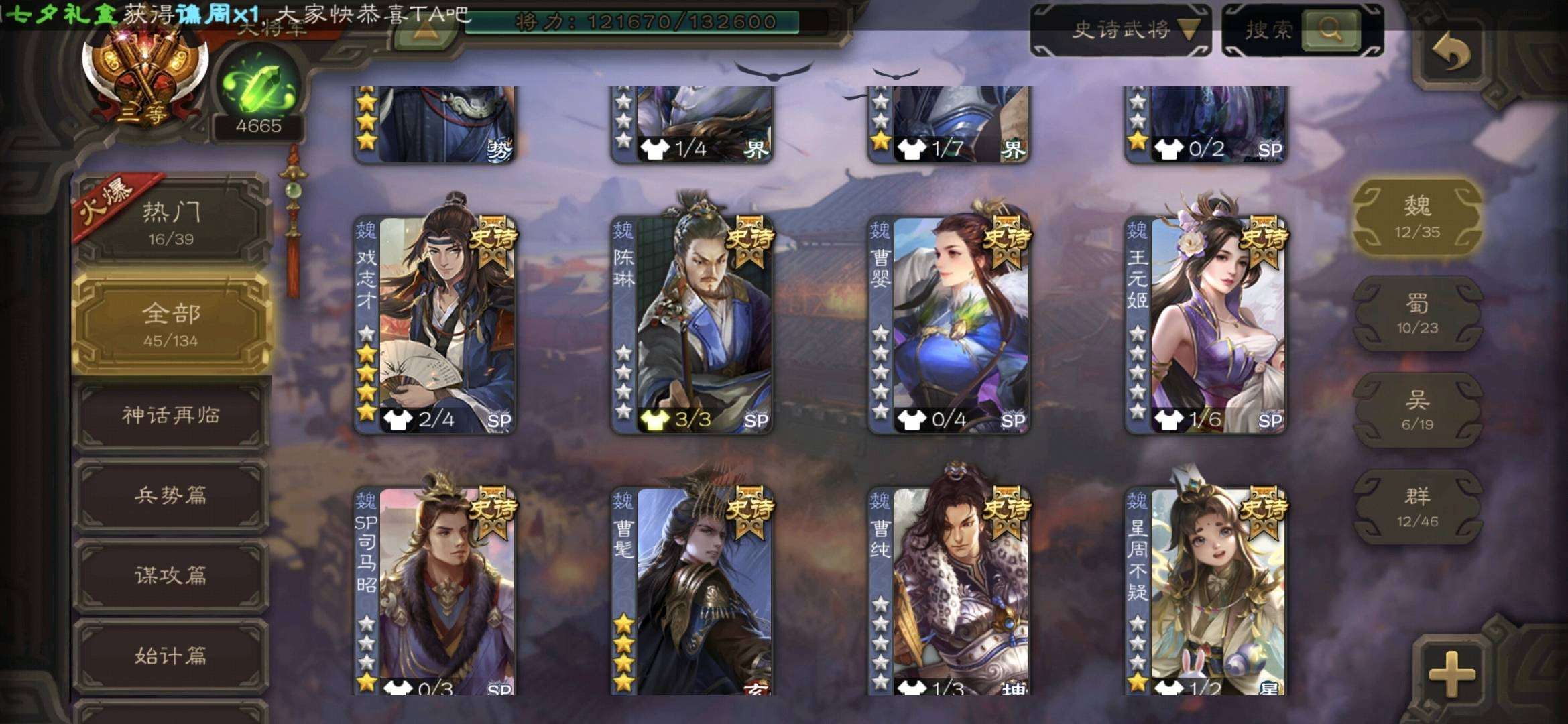The width and height of the screenshot is (1568, 724).
Task: Filter generals by 魏 faction
Action: [x=1417, y=217]
